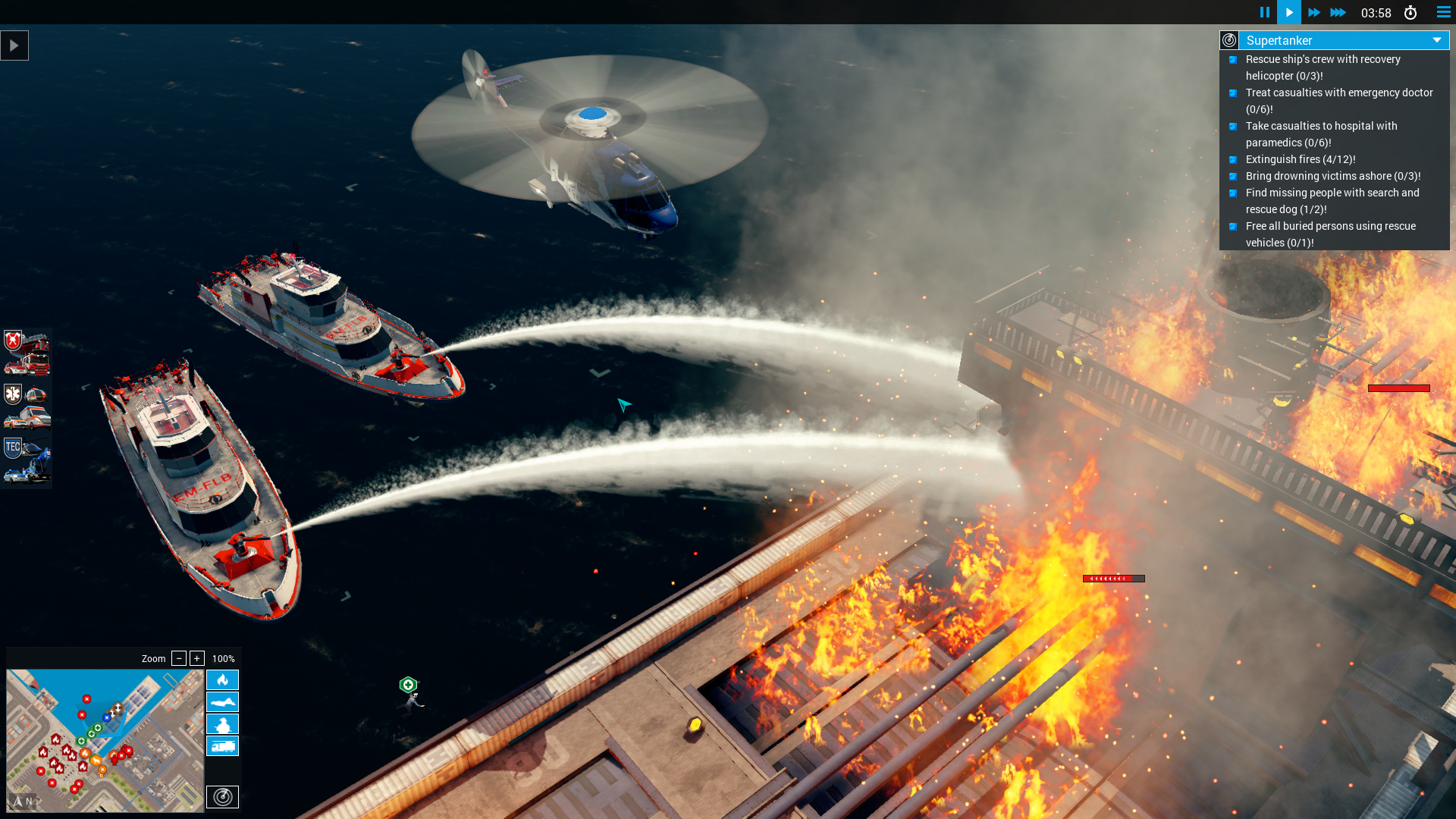The height and width of the screenshot is (819, 1456).
Task: Click the stopwatch icon in the top bar
Action: tap(1411, 12)
